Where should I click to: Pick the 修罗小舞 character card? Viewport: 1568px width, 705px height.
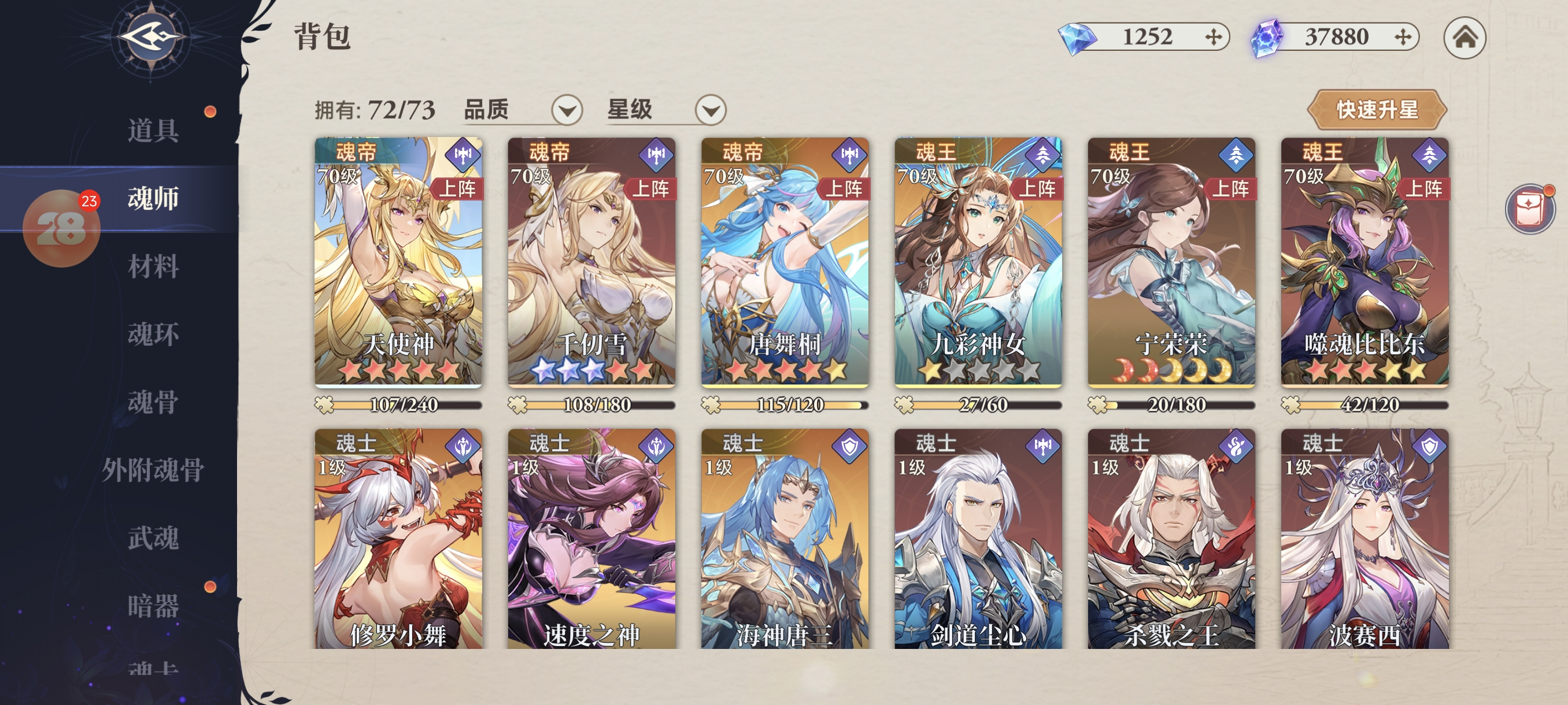point(398,539)
